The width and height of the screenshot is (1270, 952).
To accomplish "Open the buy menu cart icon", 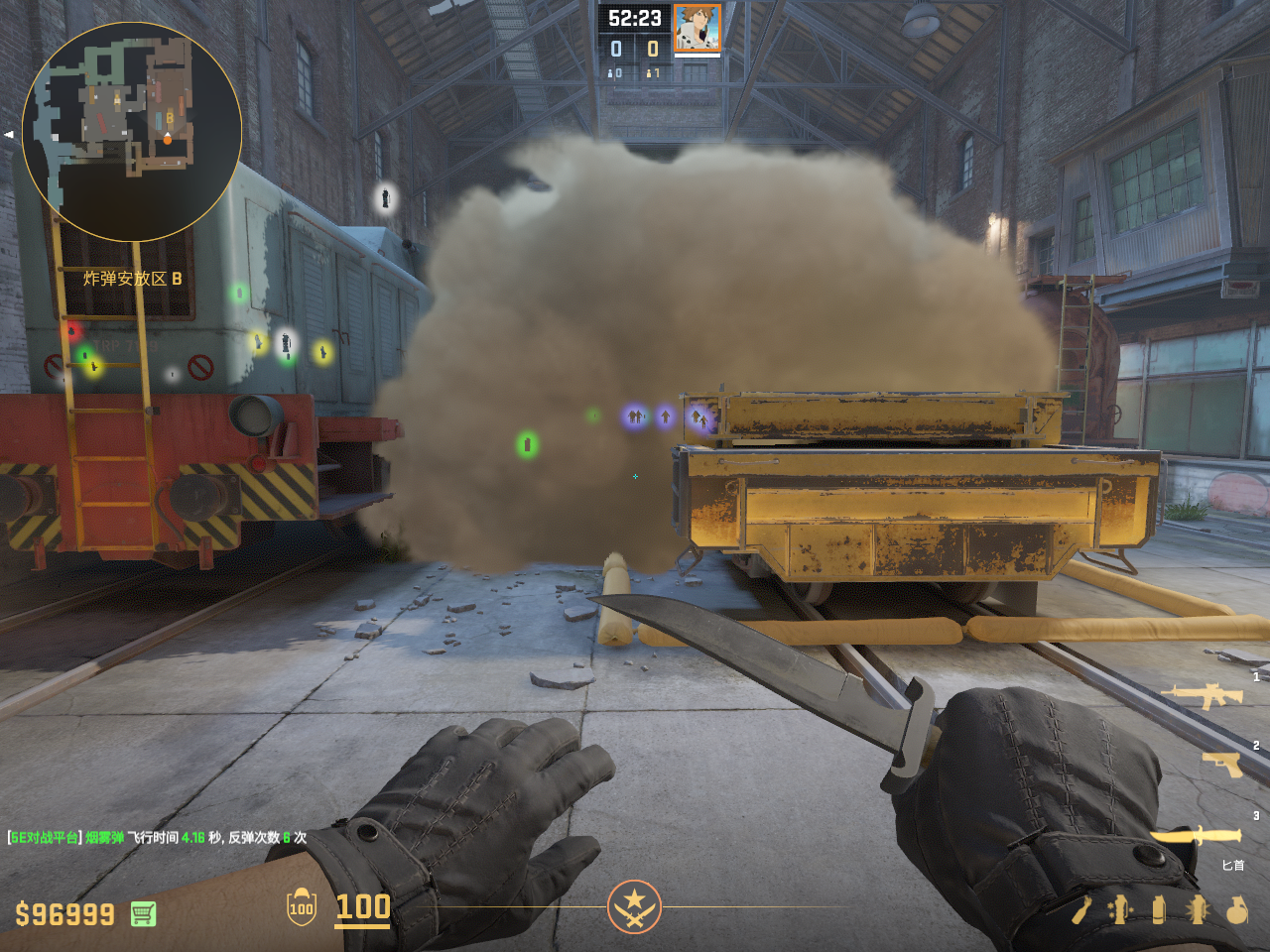I will pyautogui.click(x=143, y=913).
